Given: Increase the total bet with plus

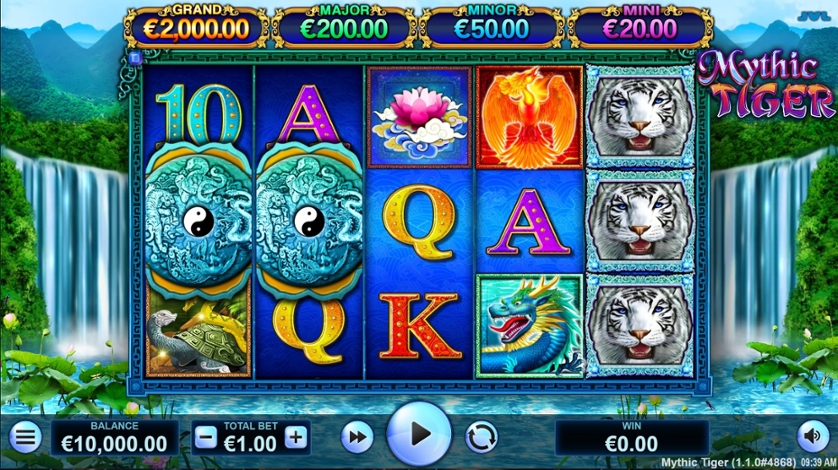Looking at the screenshot, I should tap(295, 437).
